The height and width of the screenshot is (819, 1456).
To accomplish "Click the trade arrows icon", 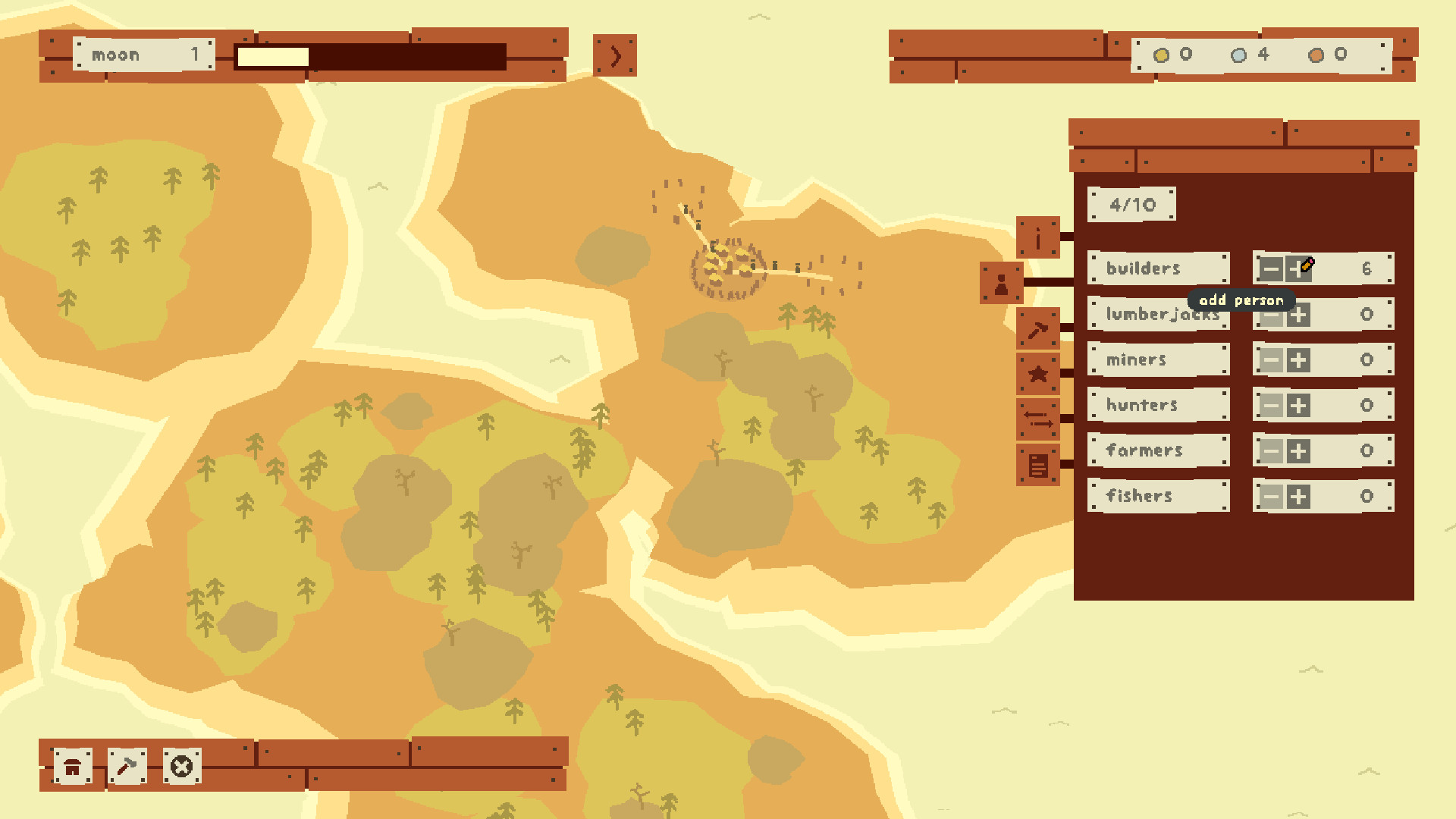I will [1037, 421].
